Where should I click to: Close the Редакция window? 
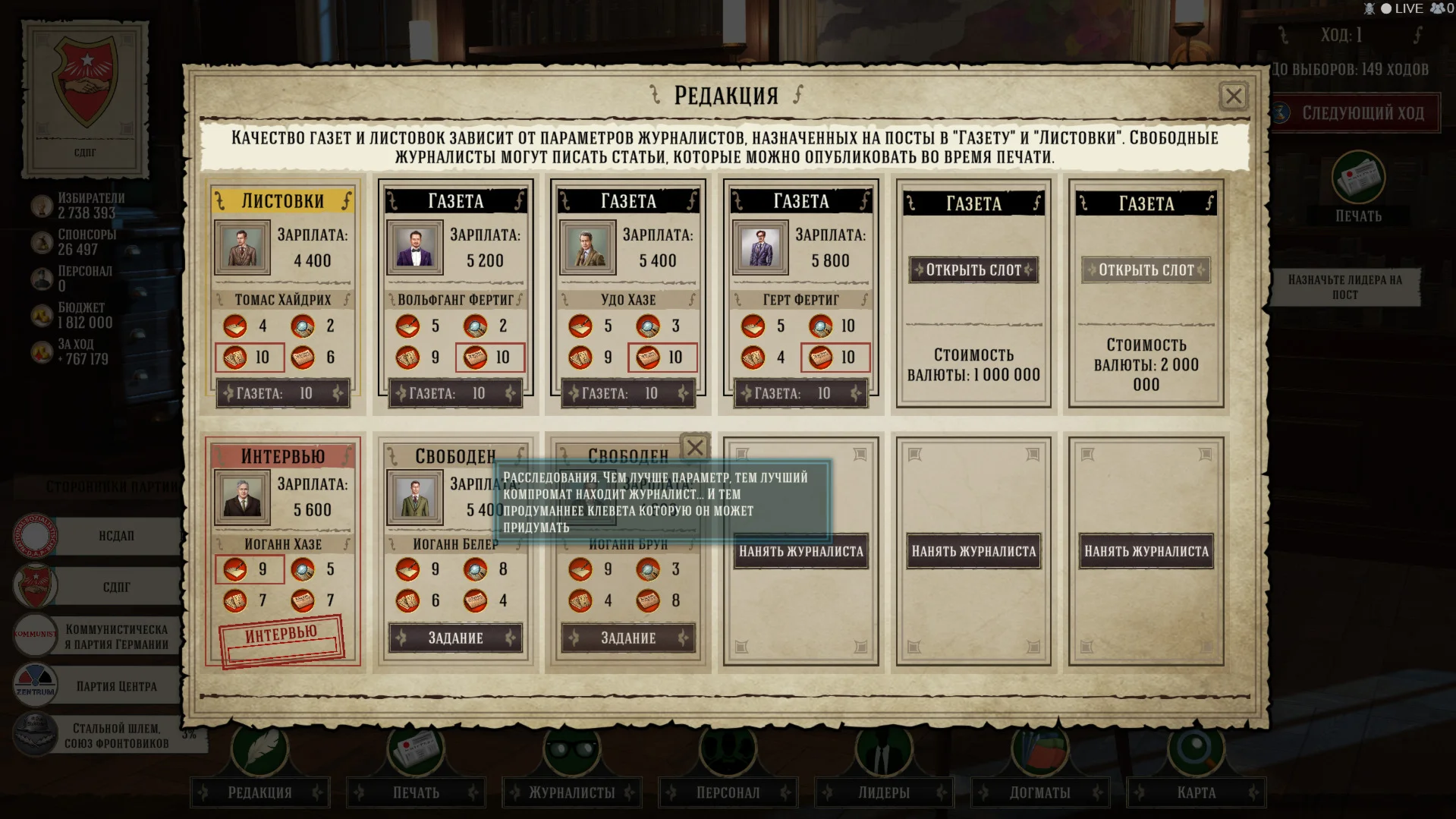click(x=1233, y=96)
